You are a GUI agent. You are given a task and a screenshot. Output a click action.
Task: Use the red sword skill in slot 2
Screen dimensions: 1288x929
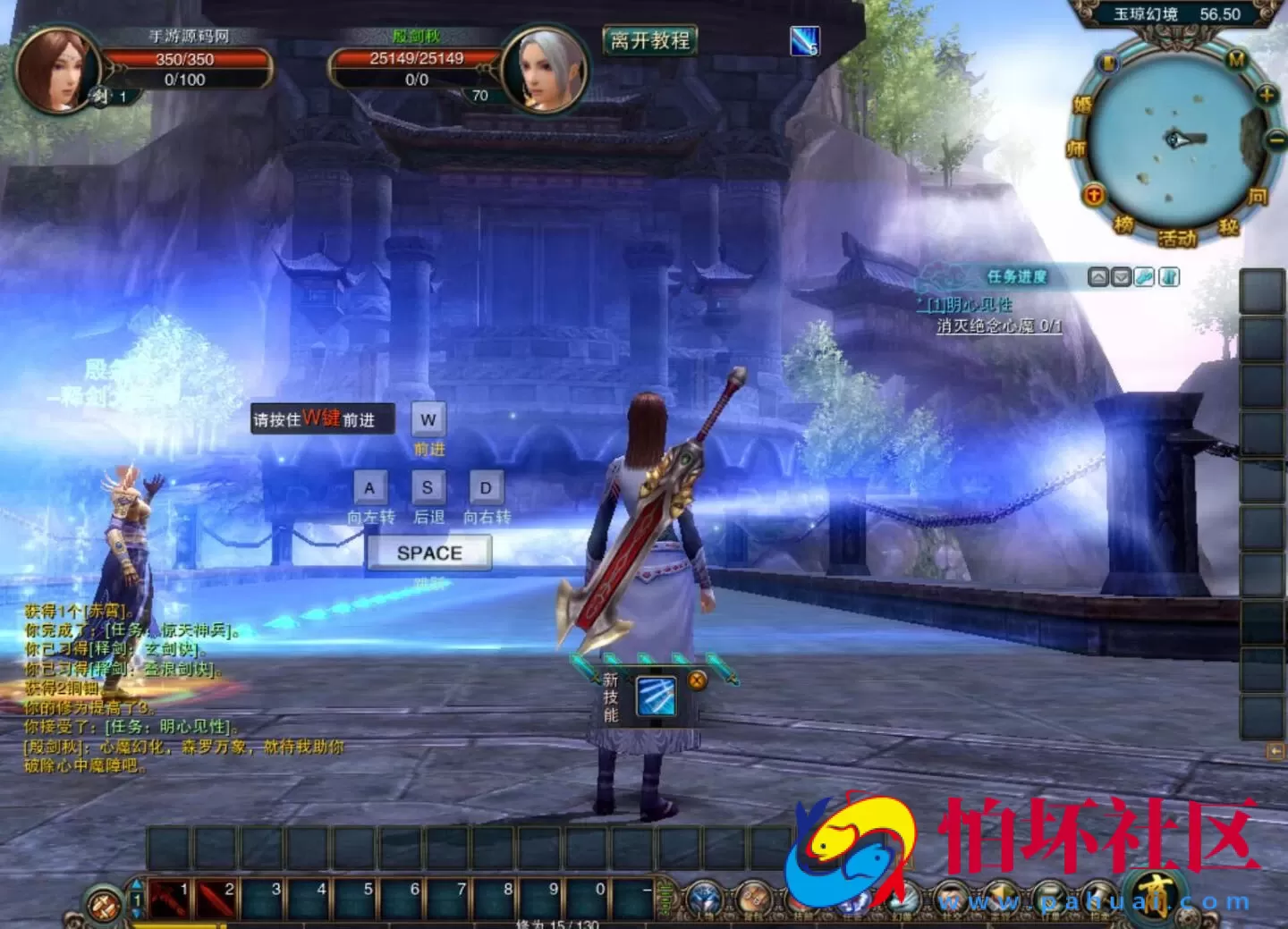(x=216, y=899)
